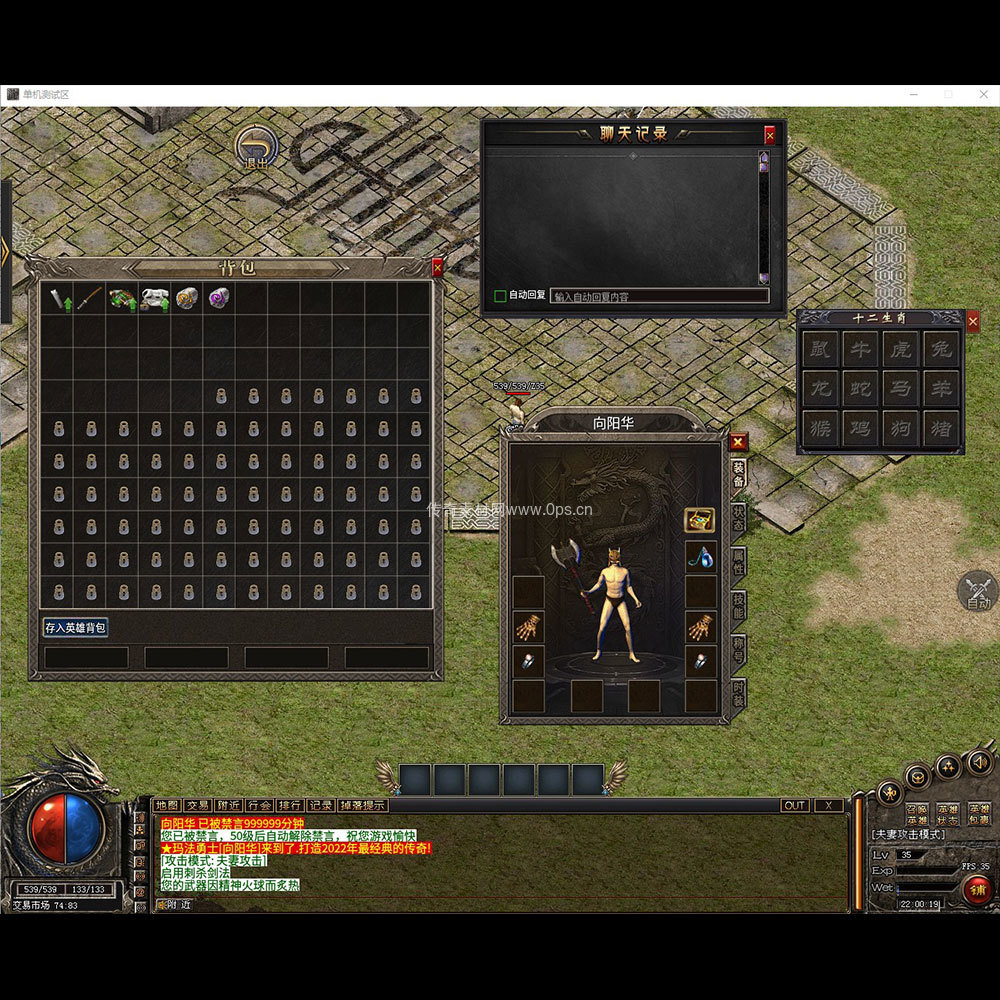
Task: Close the 背包 inventory window
Action: pyautogui.click(x=437, y=268)
